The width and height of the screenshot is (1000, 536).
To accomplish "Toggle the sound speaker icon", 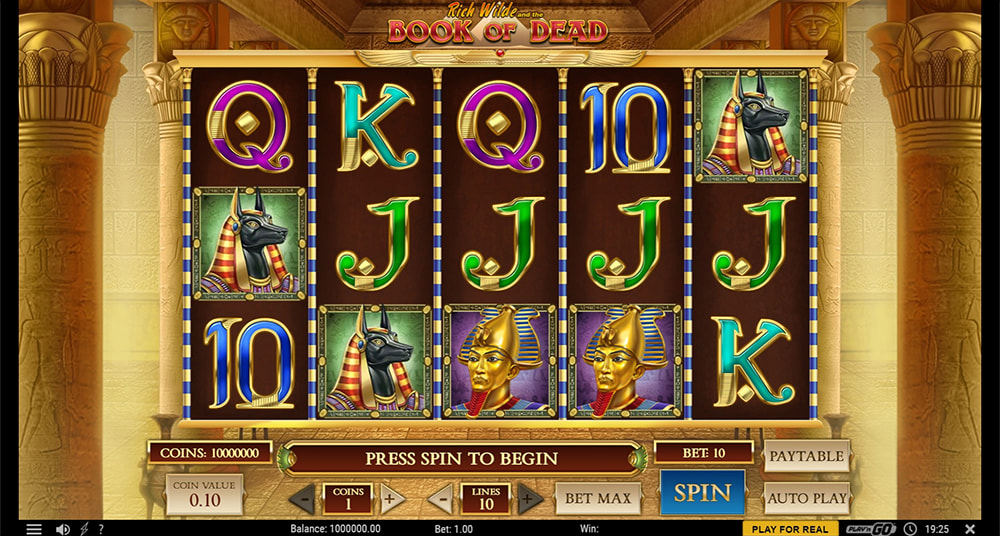I will pos(62,528).
